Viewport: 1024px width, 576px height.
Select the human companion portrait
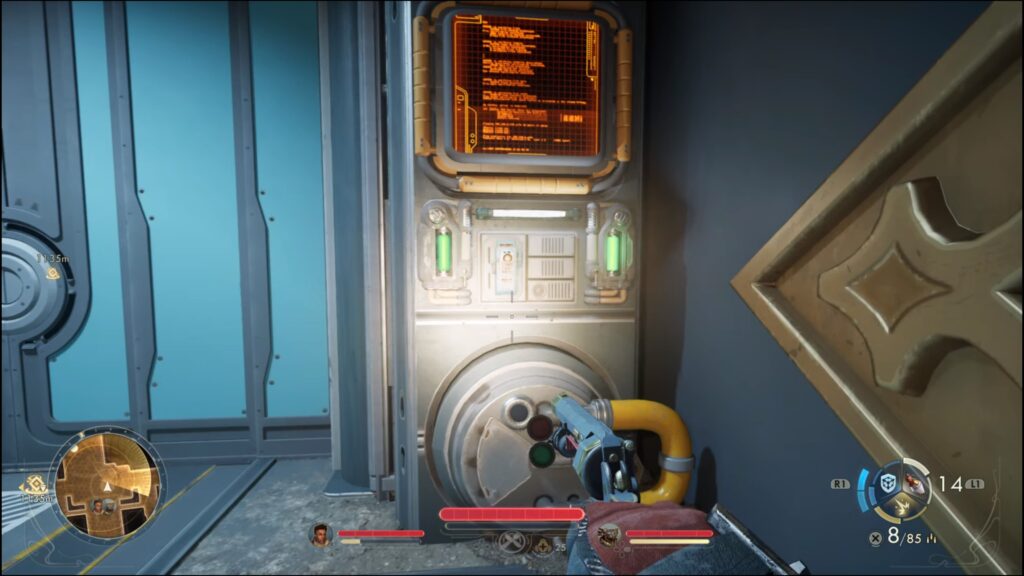tap(321, 534)
